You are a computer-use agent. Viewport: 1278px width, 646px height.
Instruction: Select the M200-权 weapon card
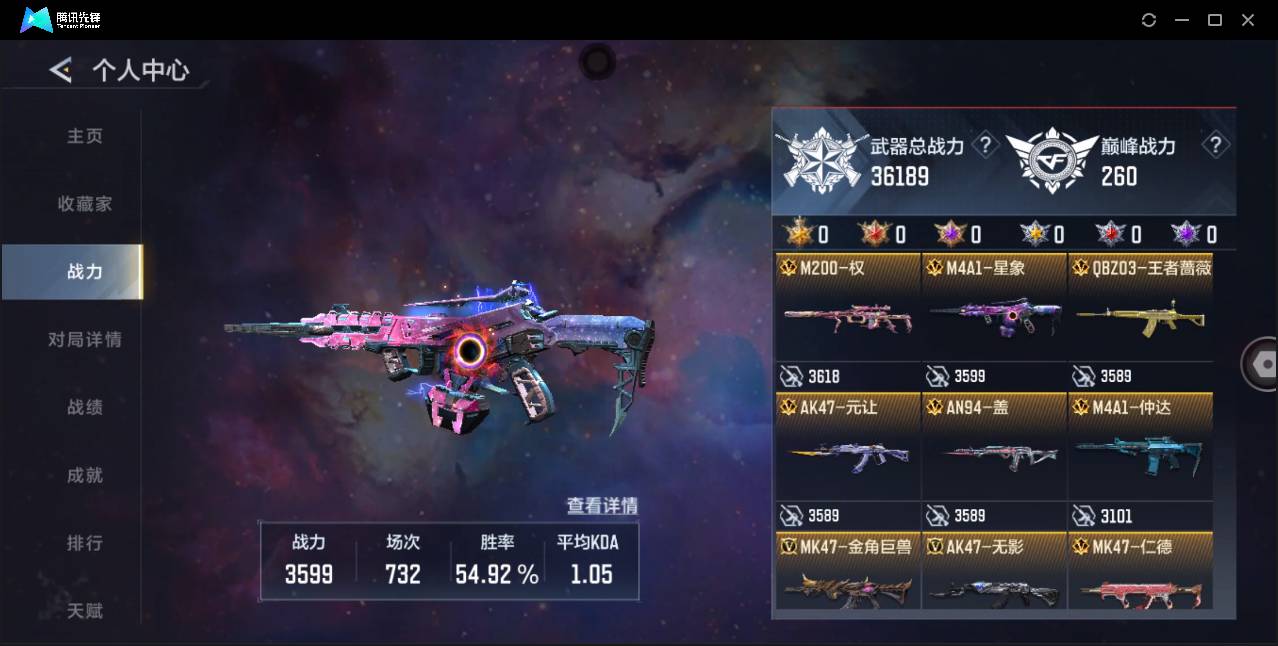[848, 318]
